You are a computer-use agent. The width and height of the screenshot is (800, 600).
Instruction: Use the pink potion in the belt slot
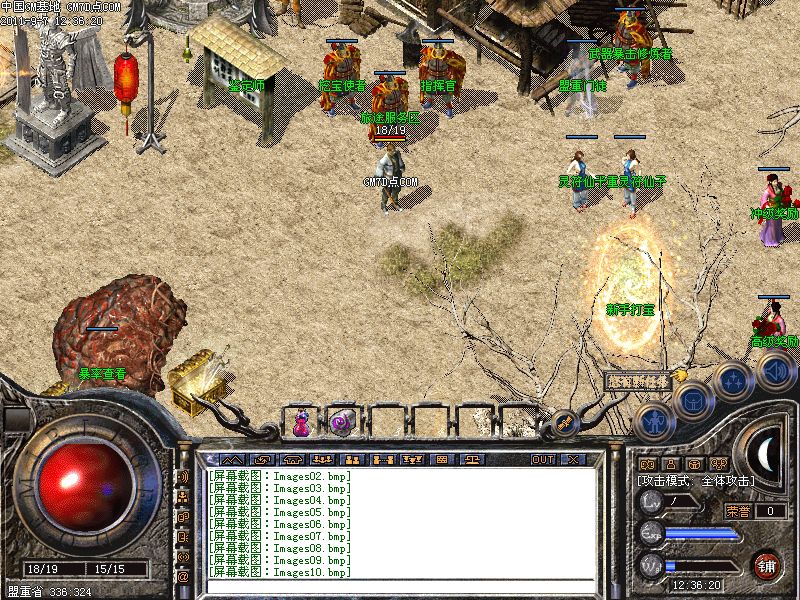click(301, 423)
